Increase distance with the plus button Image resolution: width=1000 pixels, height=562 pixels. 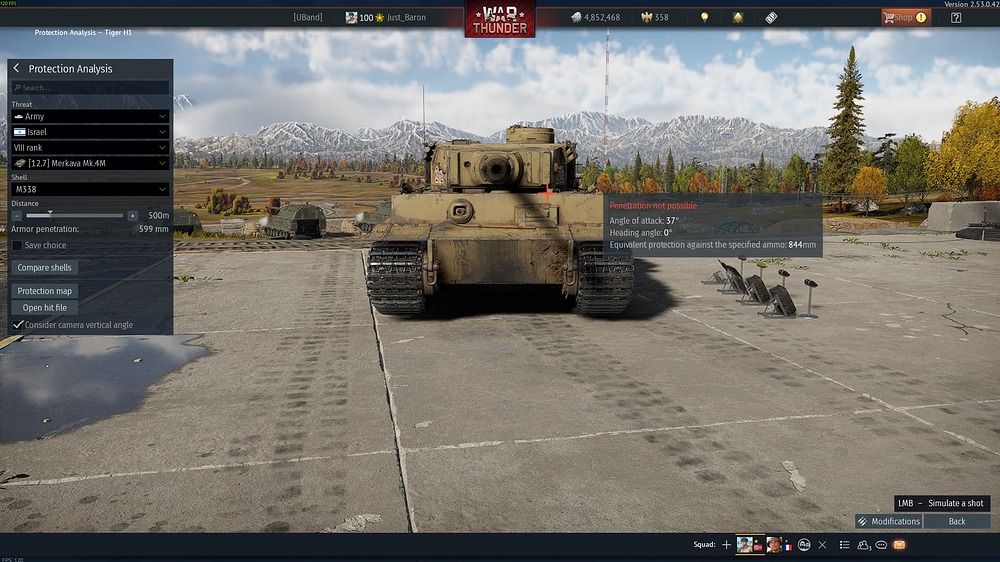[x=133, y=215]
